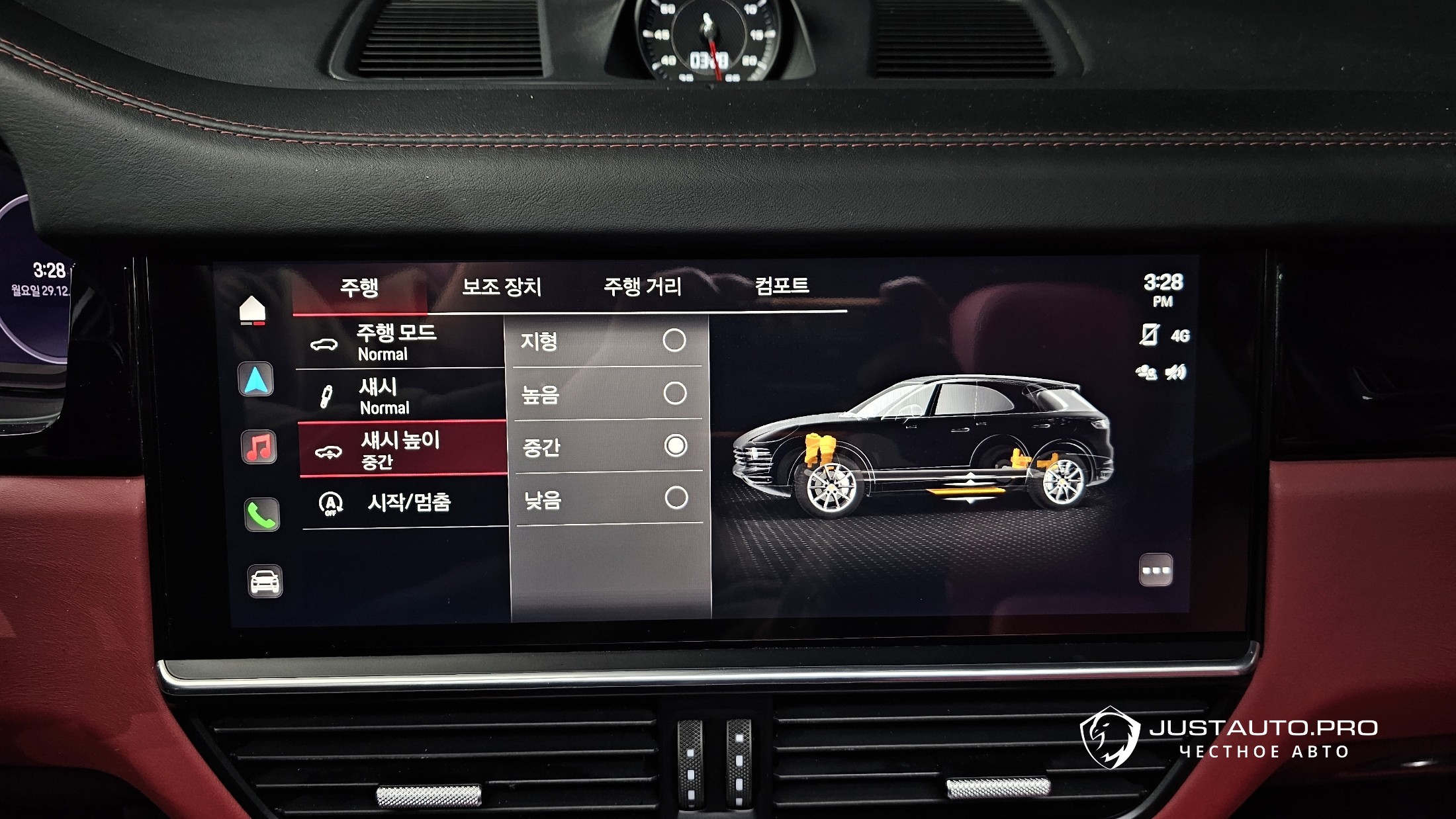This screenshot has height=819, width=1456.
Task: Go to the home screen icon
Action: click(252, 310)
